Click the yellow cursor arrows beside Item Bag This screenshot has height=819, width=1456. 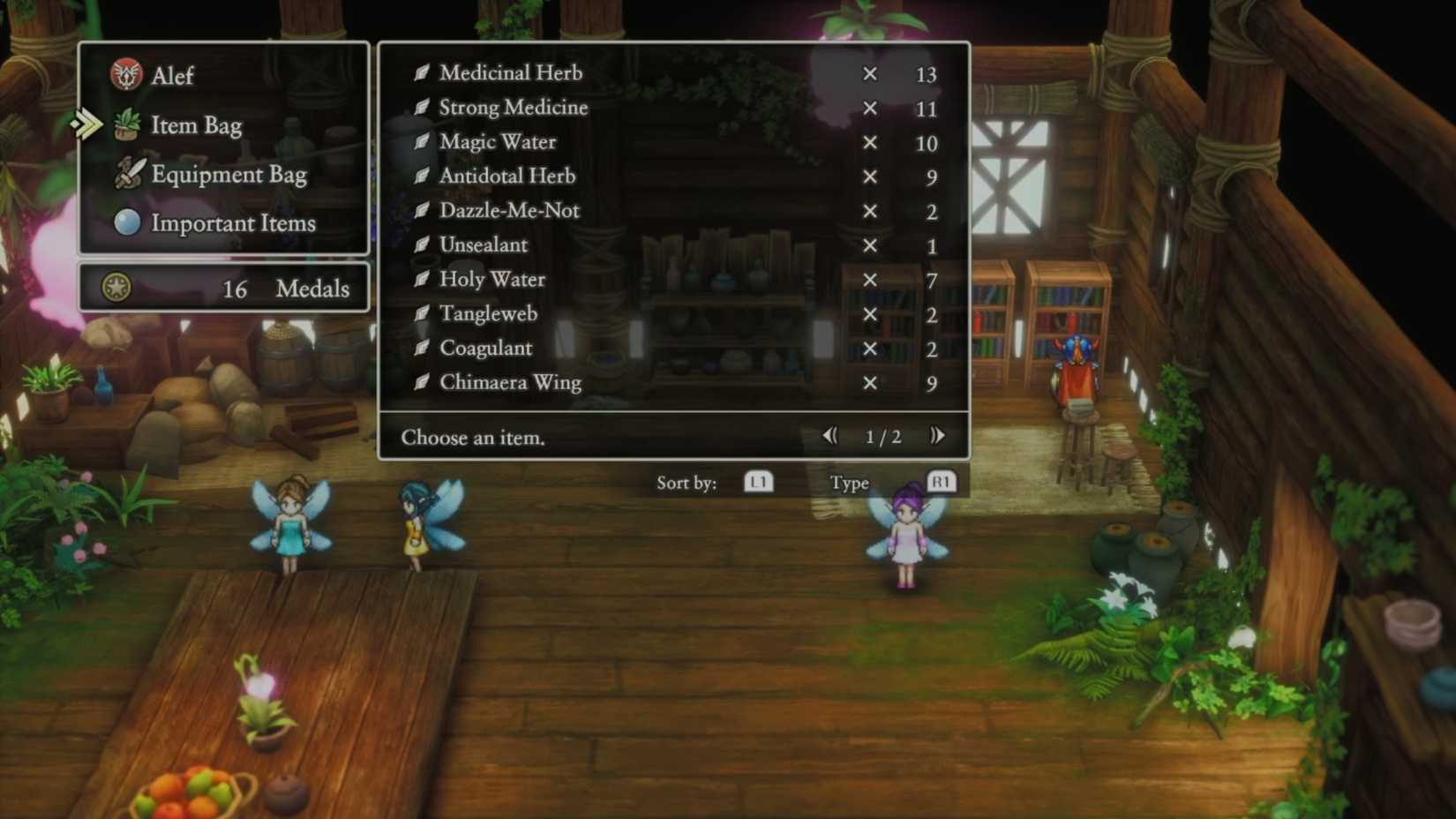click(86, 125)
